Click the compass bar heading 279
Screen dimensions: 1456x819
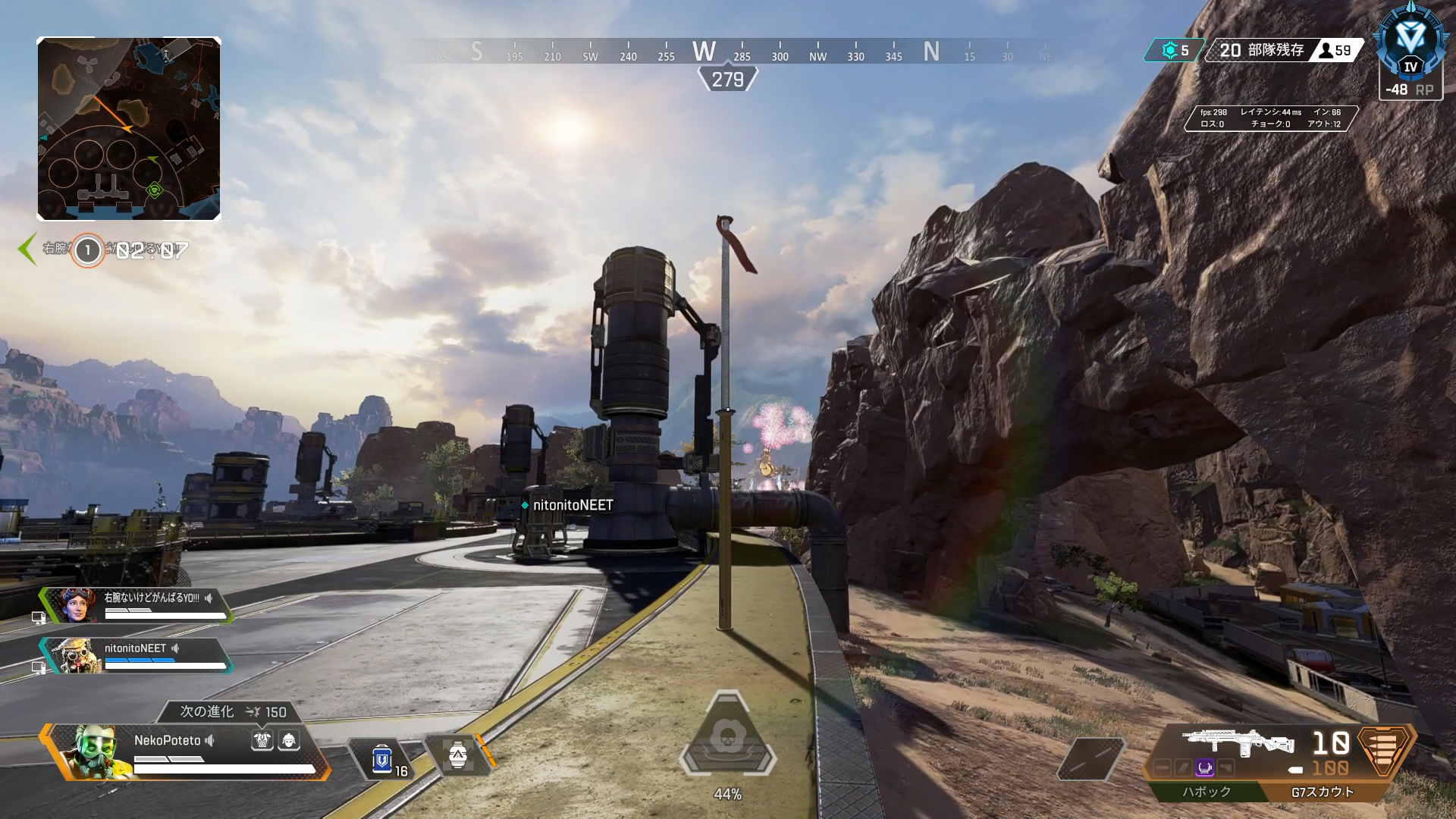[x=727, y=79]
